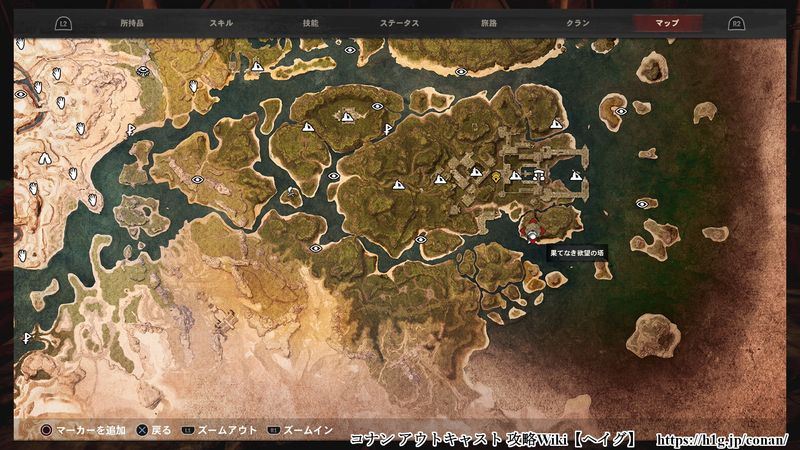Open the 所持品 inventory tab

132,21
